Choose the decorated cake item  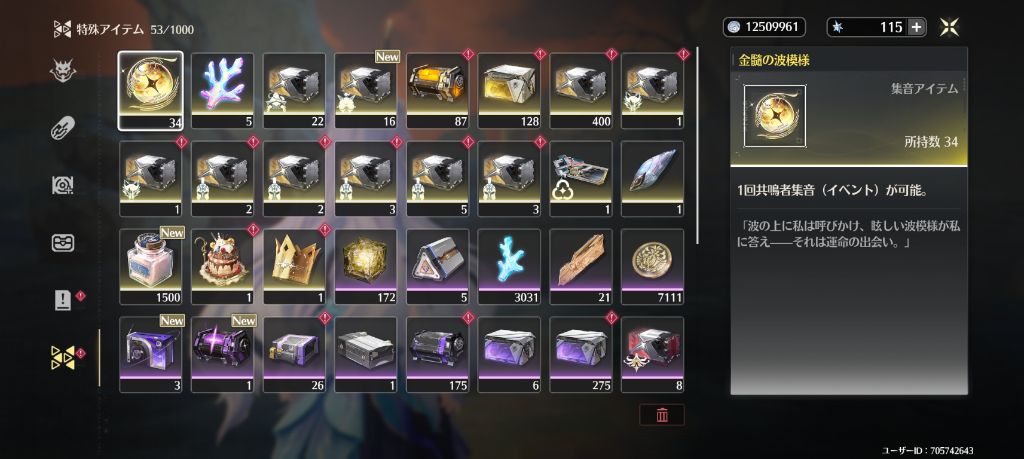(x=222, y=265)
